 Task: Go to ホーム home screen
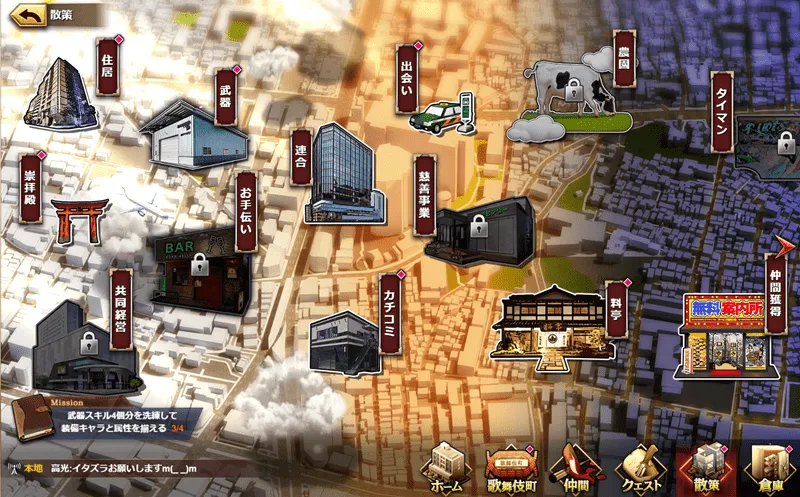[442, 468]
